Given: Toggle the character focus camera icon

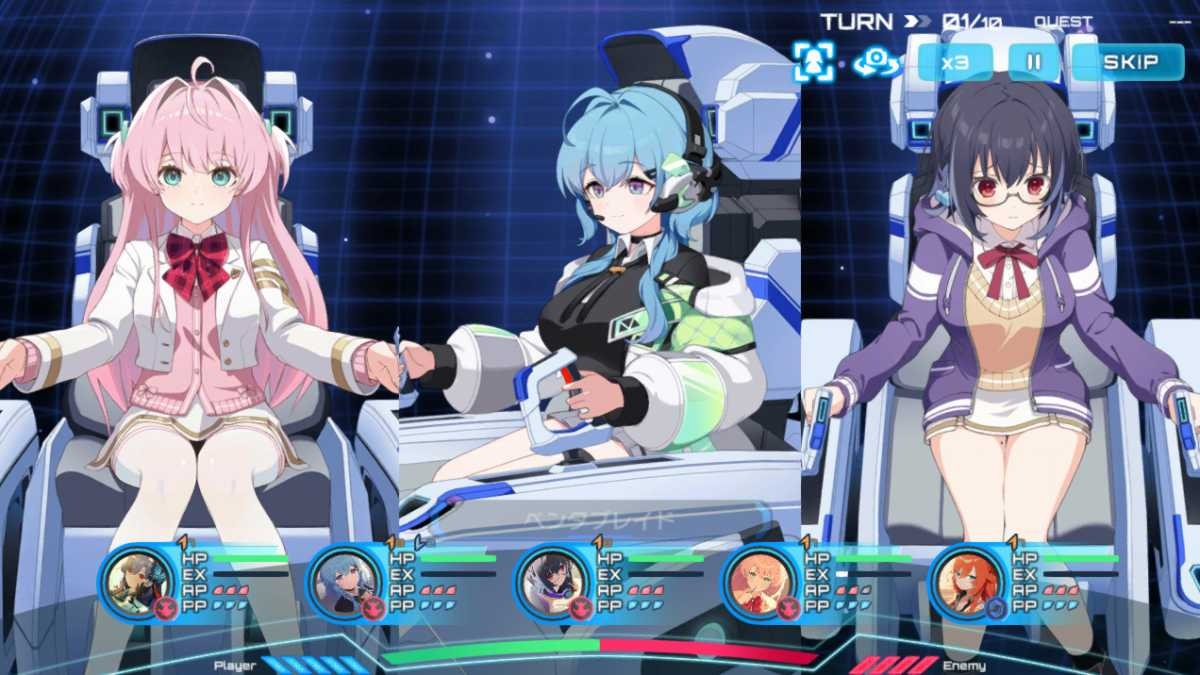Looking at the screenshot, I should (812, 62).
